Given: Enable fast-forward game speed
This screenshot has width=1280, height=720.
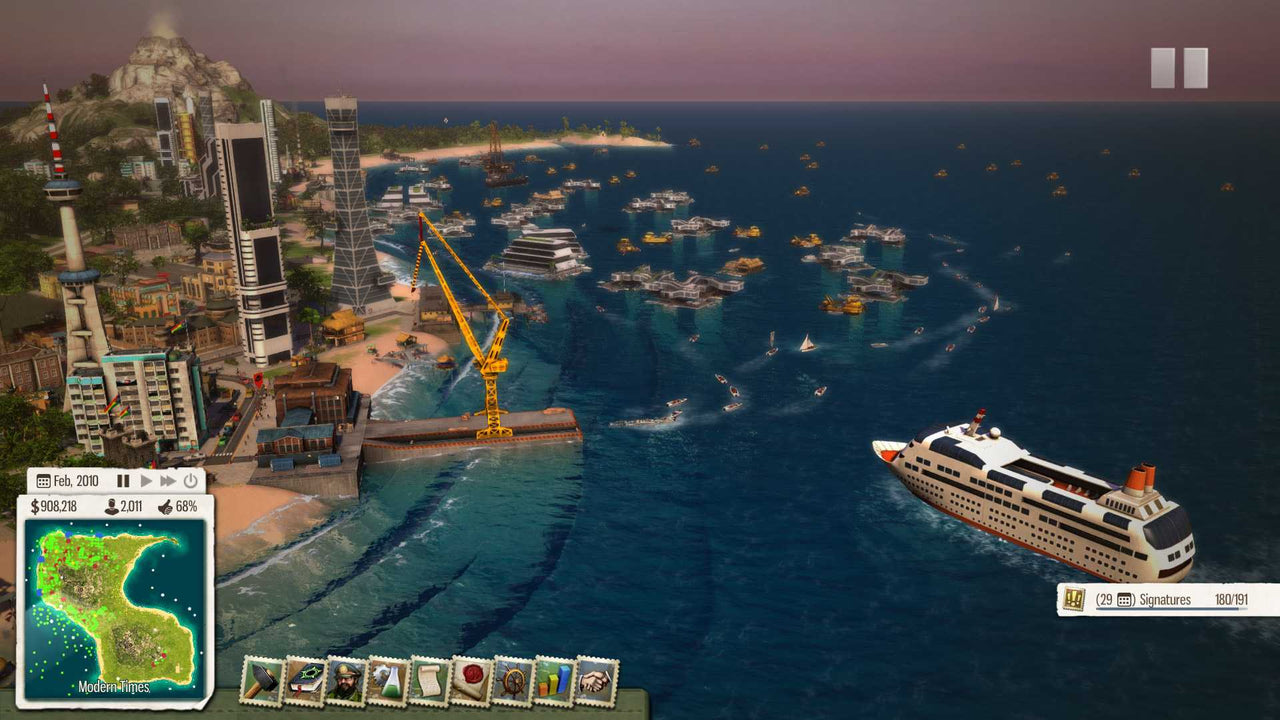Looking at the screenshot, I should click(167, 482).
